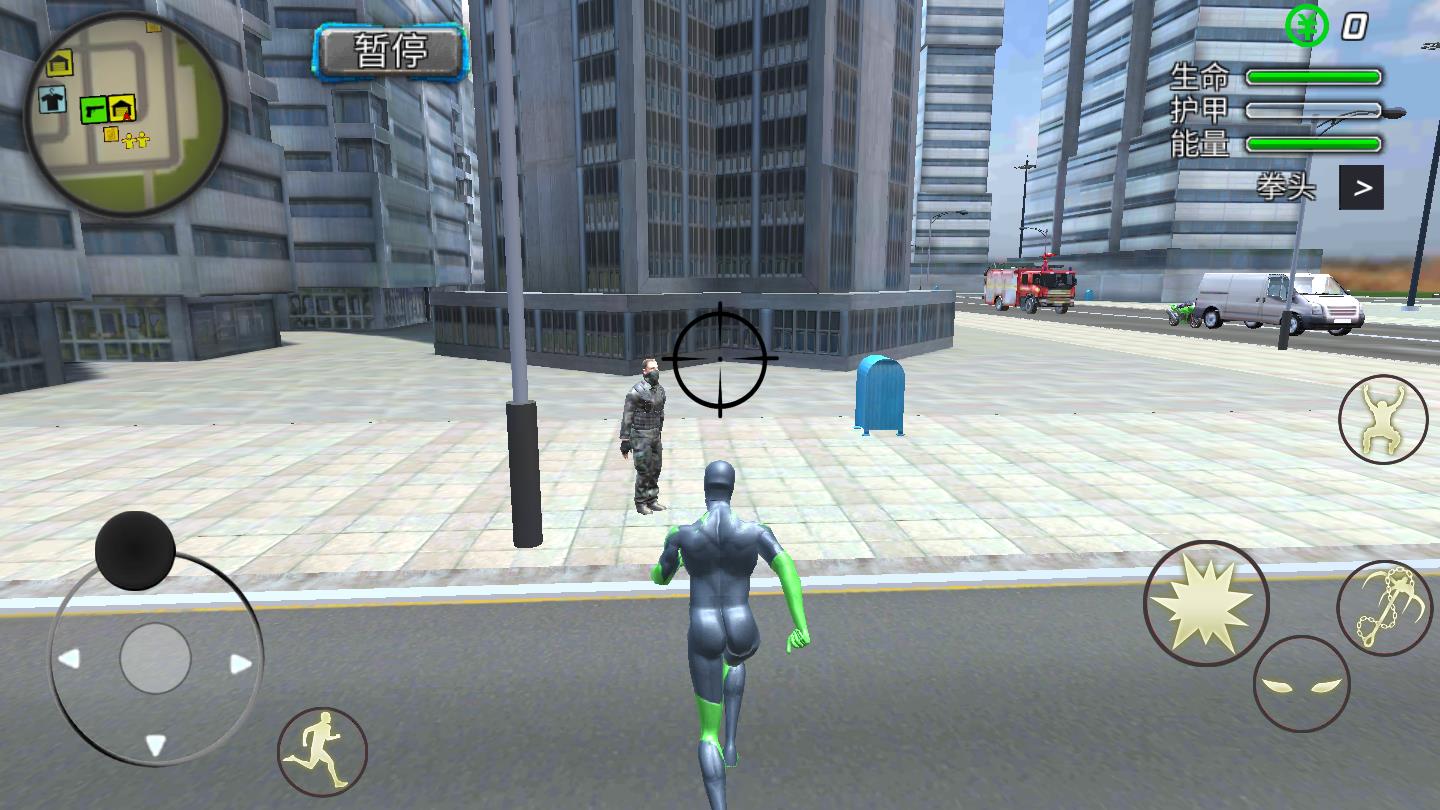This screenshot has height=810, width=1440.
Task: Tap the two-person family icon on minimap
Action: click(x=136, y=141)
